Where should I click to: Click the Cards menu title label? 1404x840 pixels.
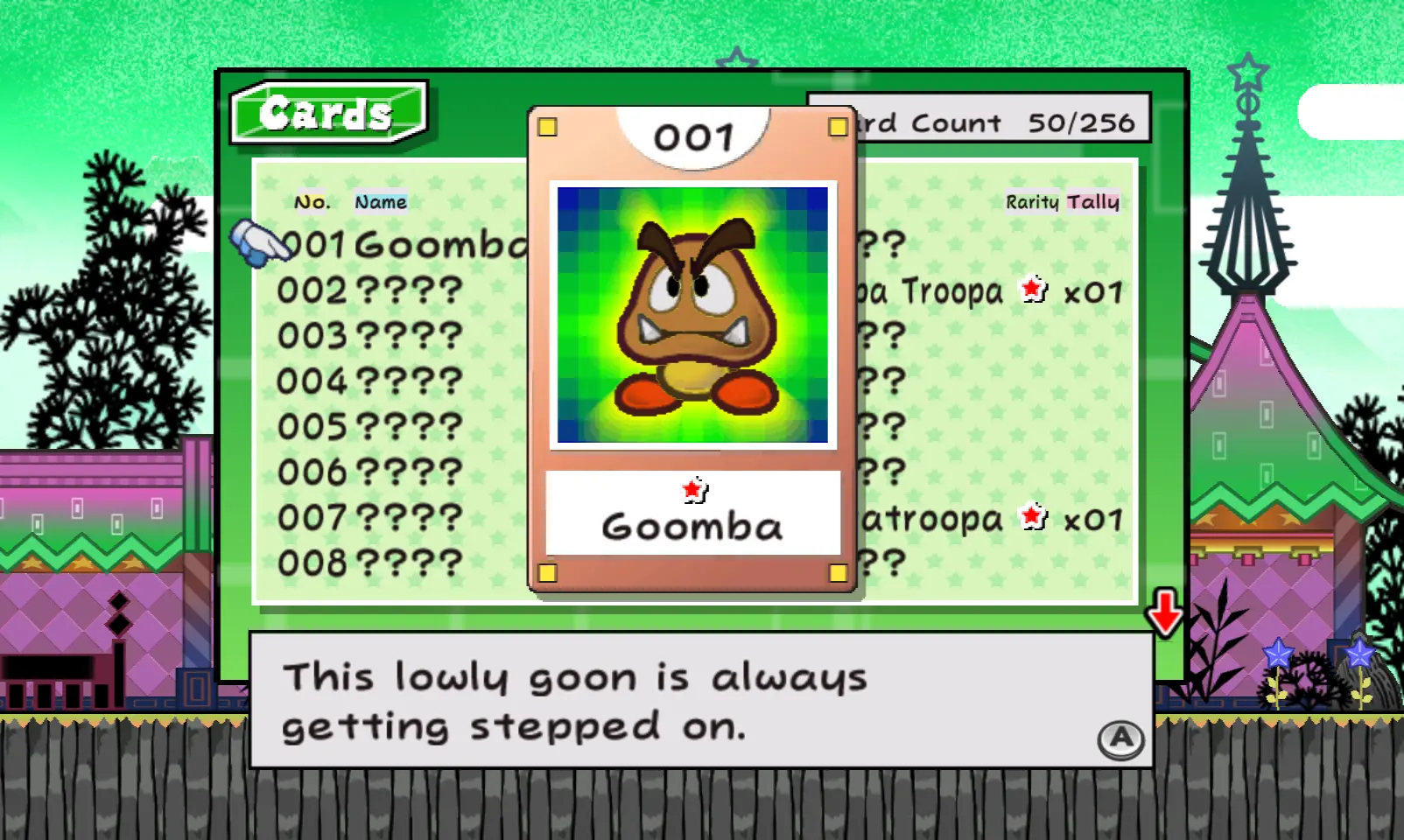pos(326,113)
